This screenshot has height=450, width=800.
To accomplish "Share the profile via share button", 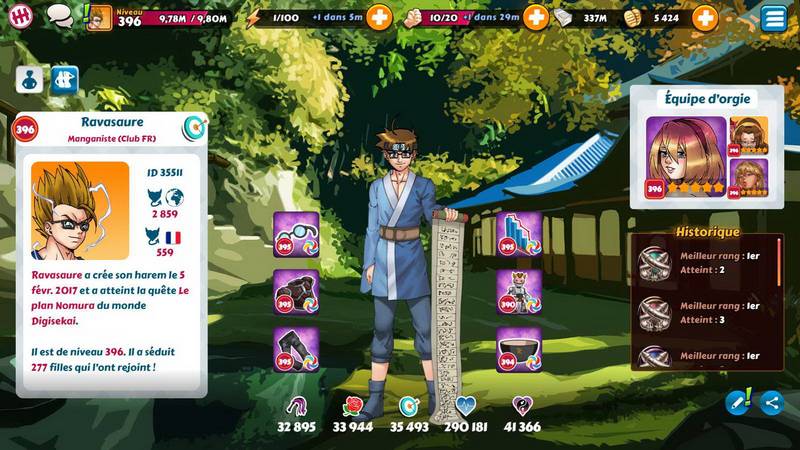I will (x=770, y=402).
